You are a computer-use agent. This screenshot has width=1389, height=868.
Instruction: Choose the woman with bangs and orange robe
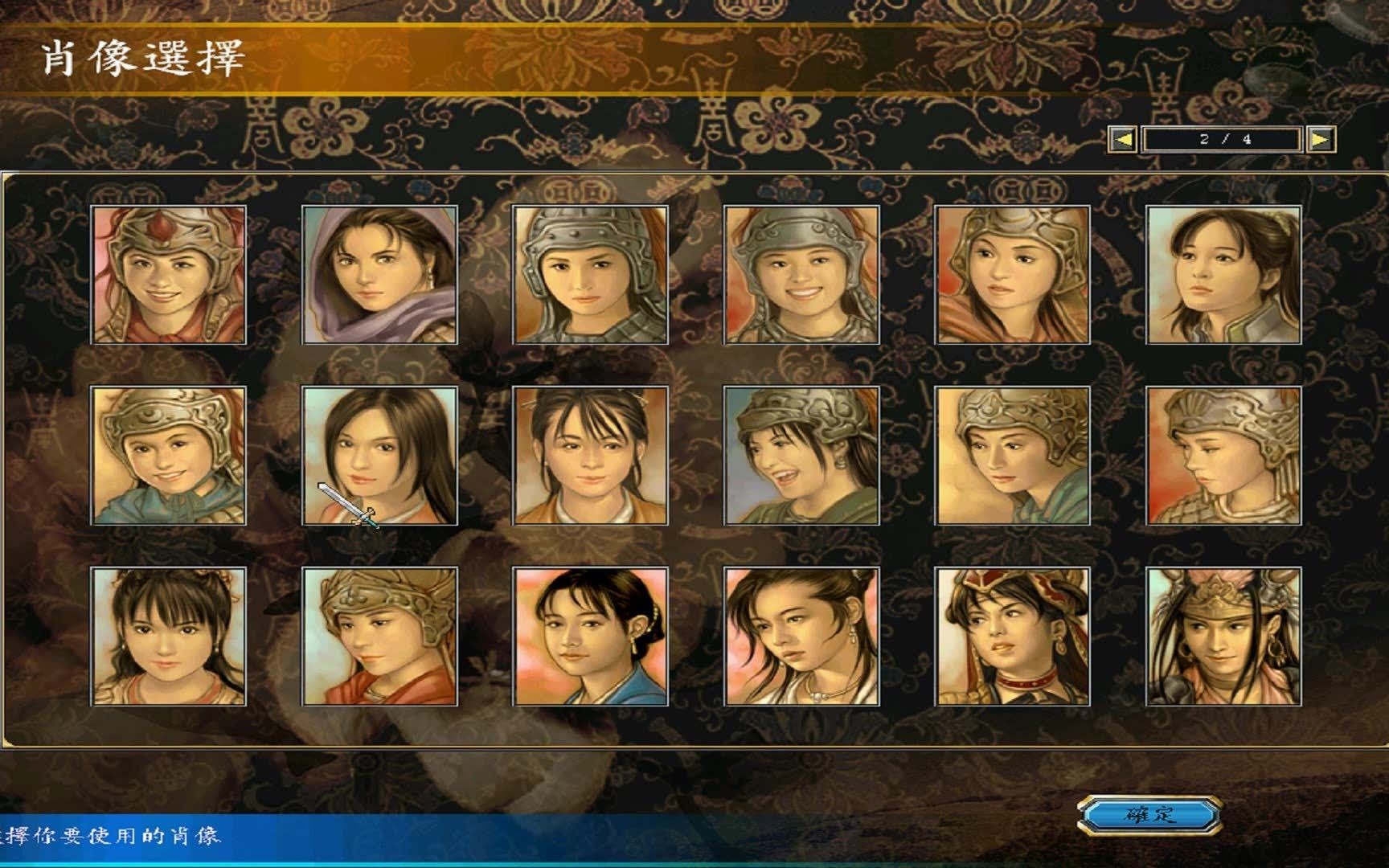tap(591, 456)
